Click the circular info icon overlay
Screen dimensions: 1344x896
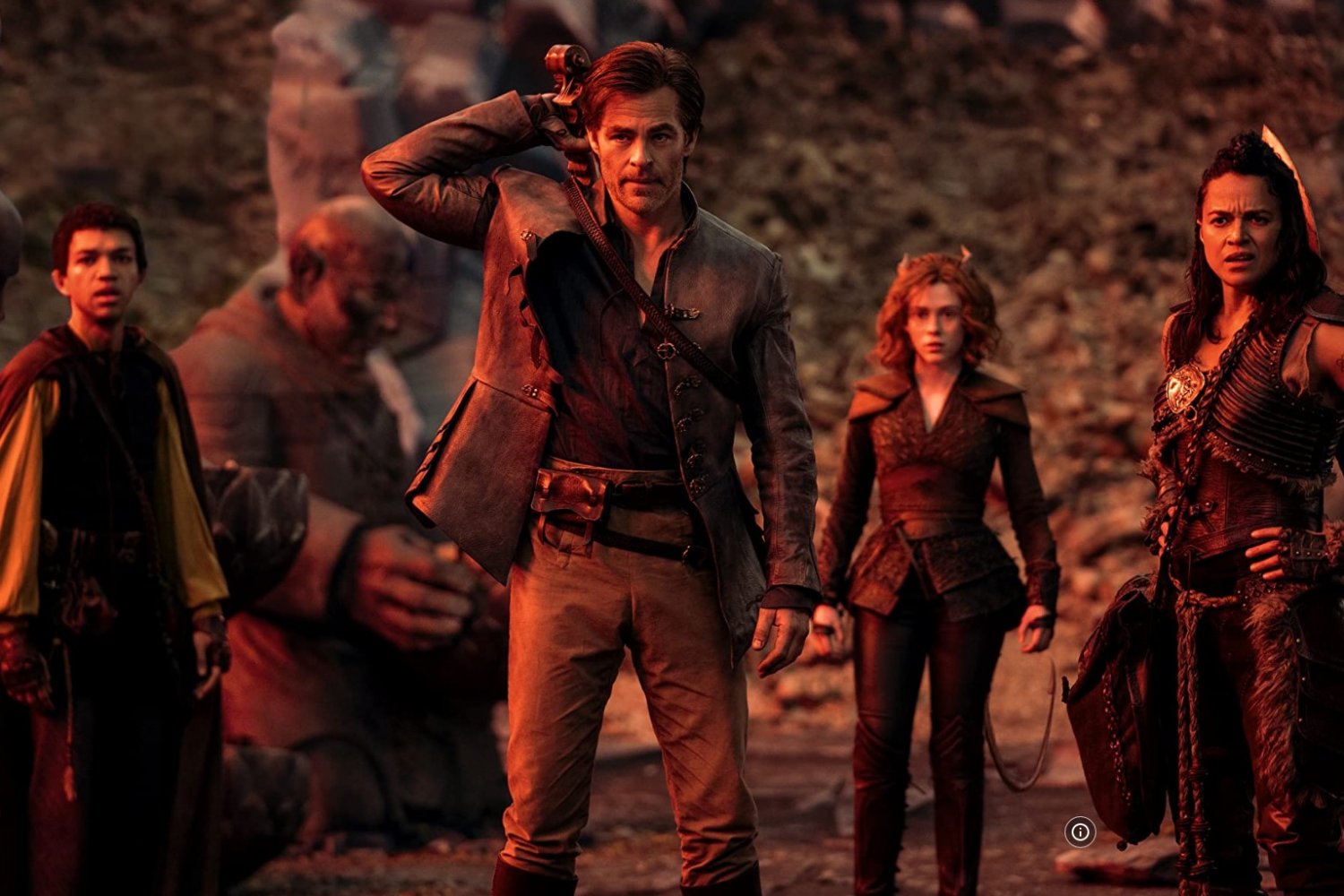(x=1080, y=831)
